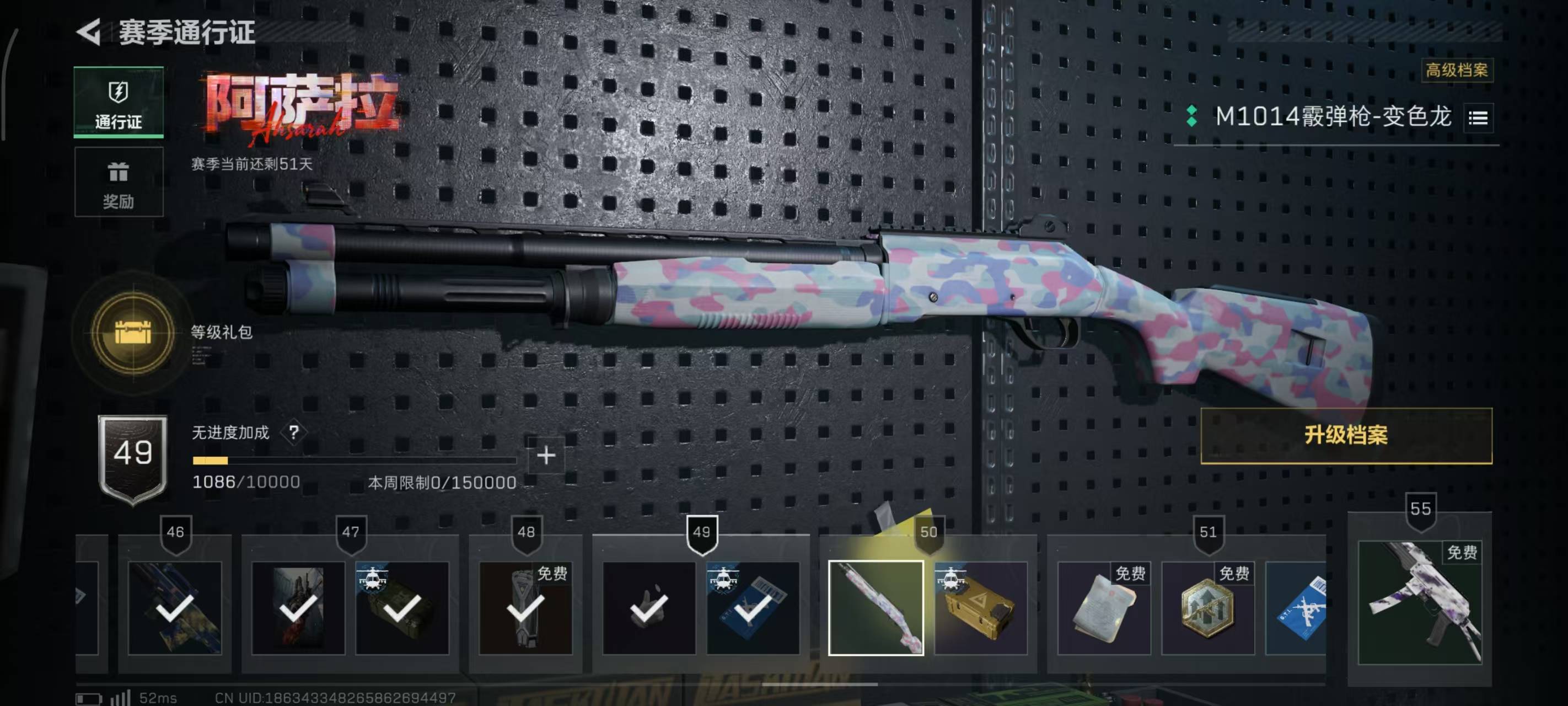
Task: Select the level 47 green ammo crate reward
Action: click(x=402, y=608)
